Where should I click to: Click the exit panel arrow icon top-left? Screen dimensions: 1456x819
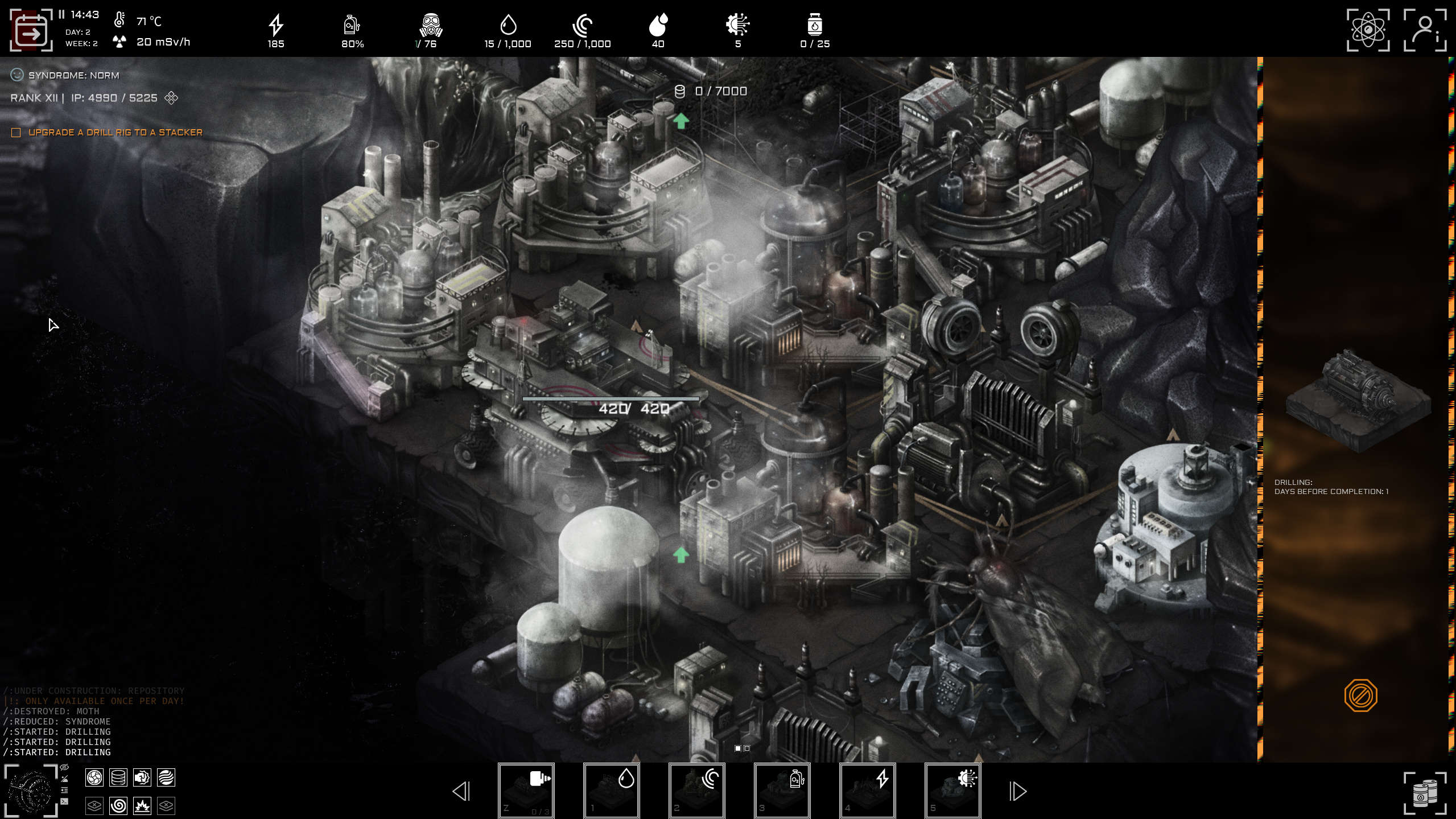coord(31,30)
